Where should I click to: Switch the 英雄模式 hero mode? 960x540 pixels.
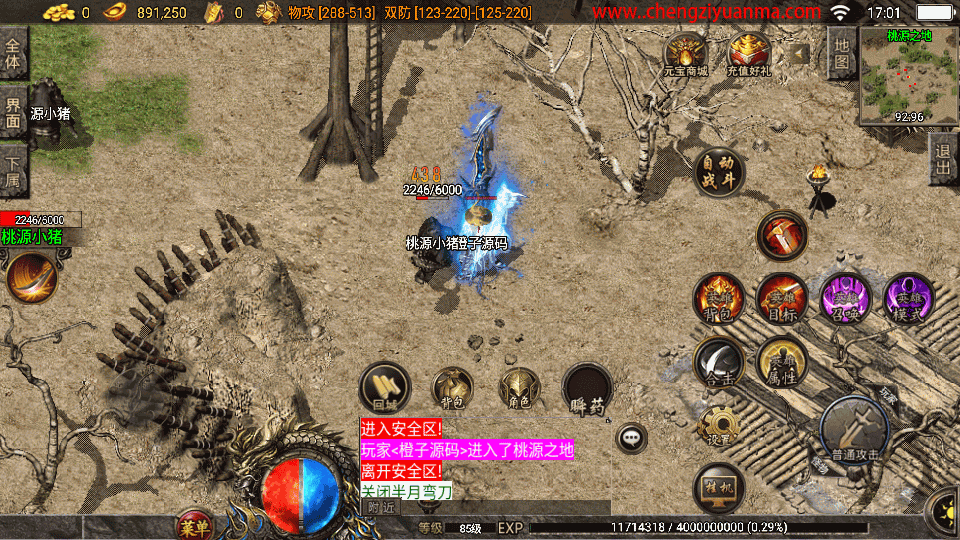[x=908, y=298]
